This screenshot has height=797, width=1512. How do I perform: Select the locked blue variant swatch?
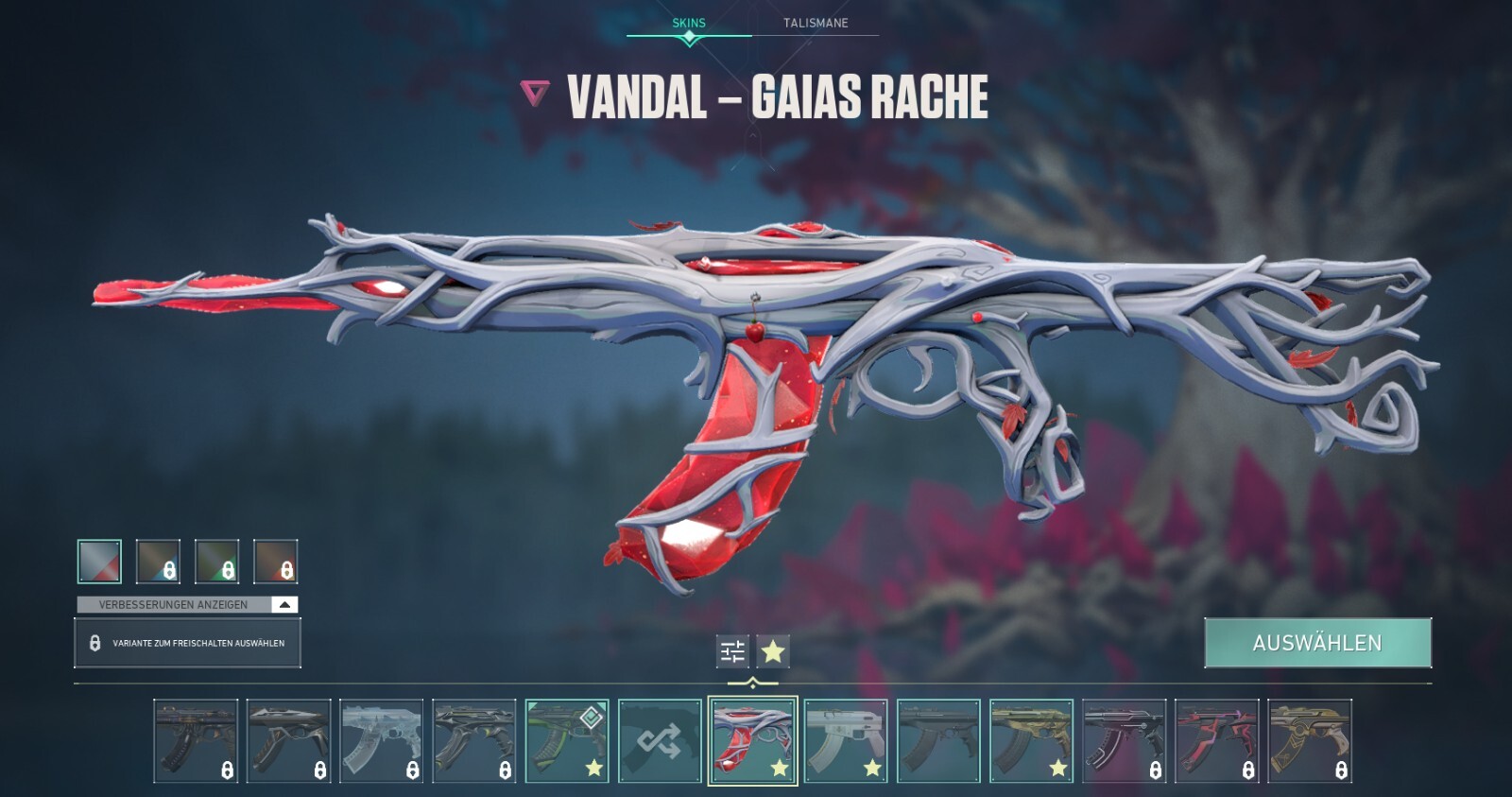[x=158, y=561]
